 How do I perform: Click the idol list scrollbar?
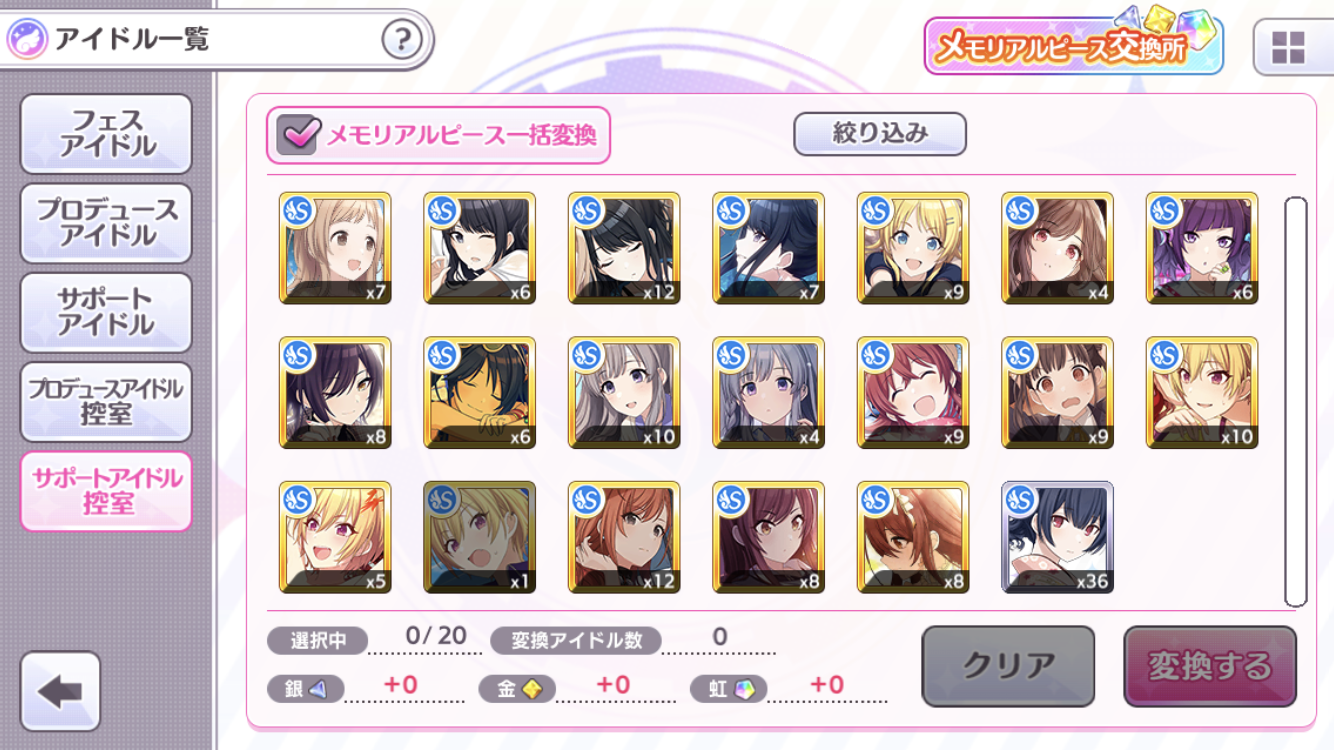coord(1295,402)
